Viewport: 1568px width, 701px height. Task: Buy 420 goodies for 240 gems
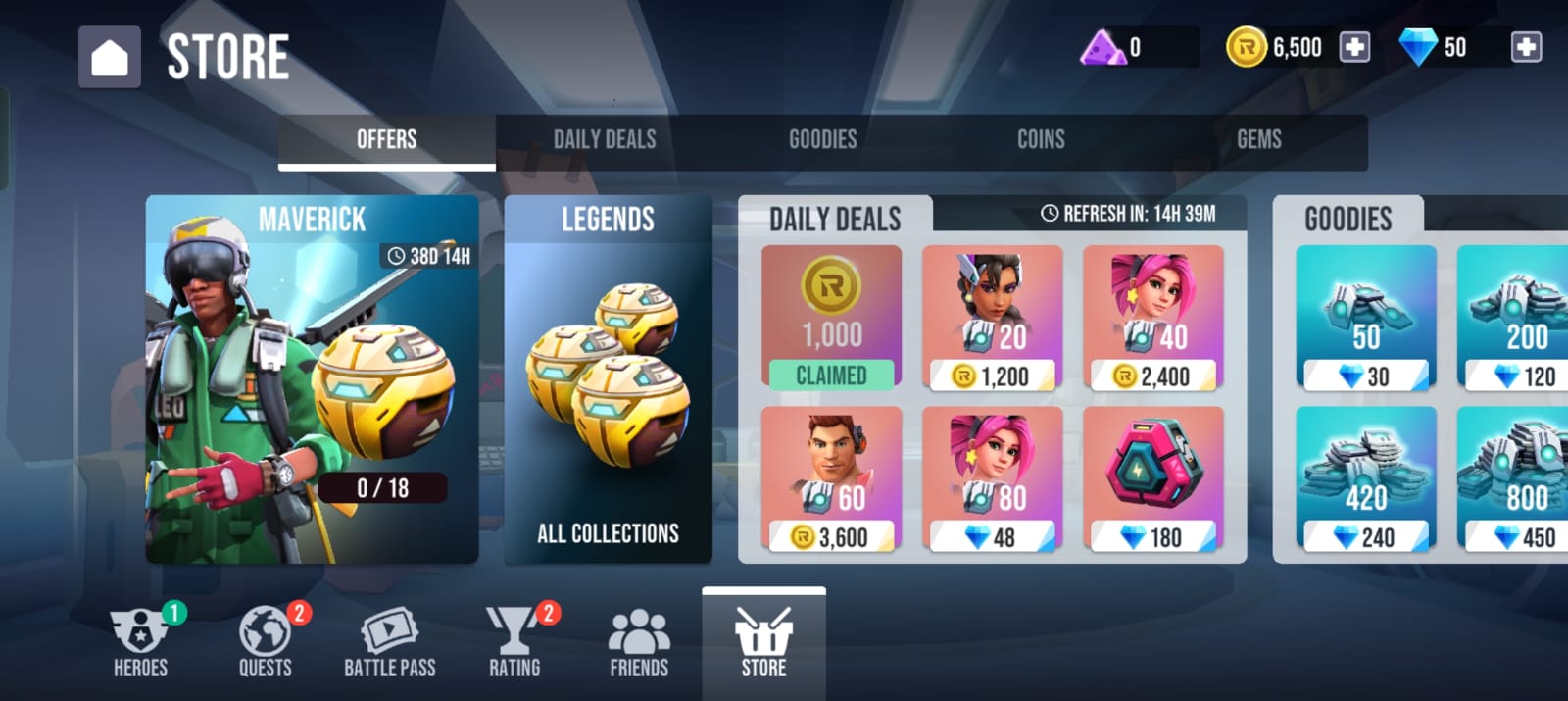pos(1365,479)
